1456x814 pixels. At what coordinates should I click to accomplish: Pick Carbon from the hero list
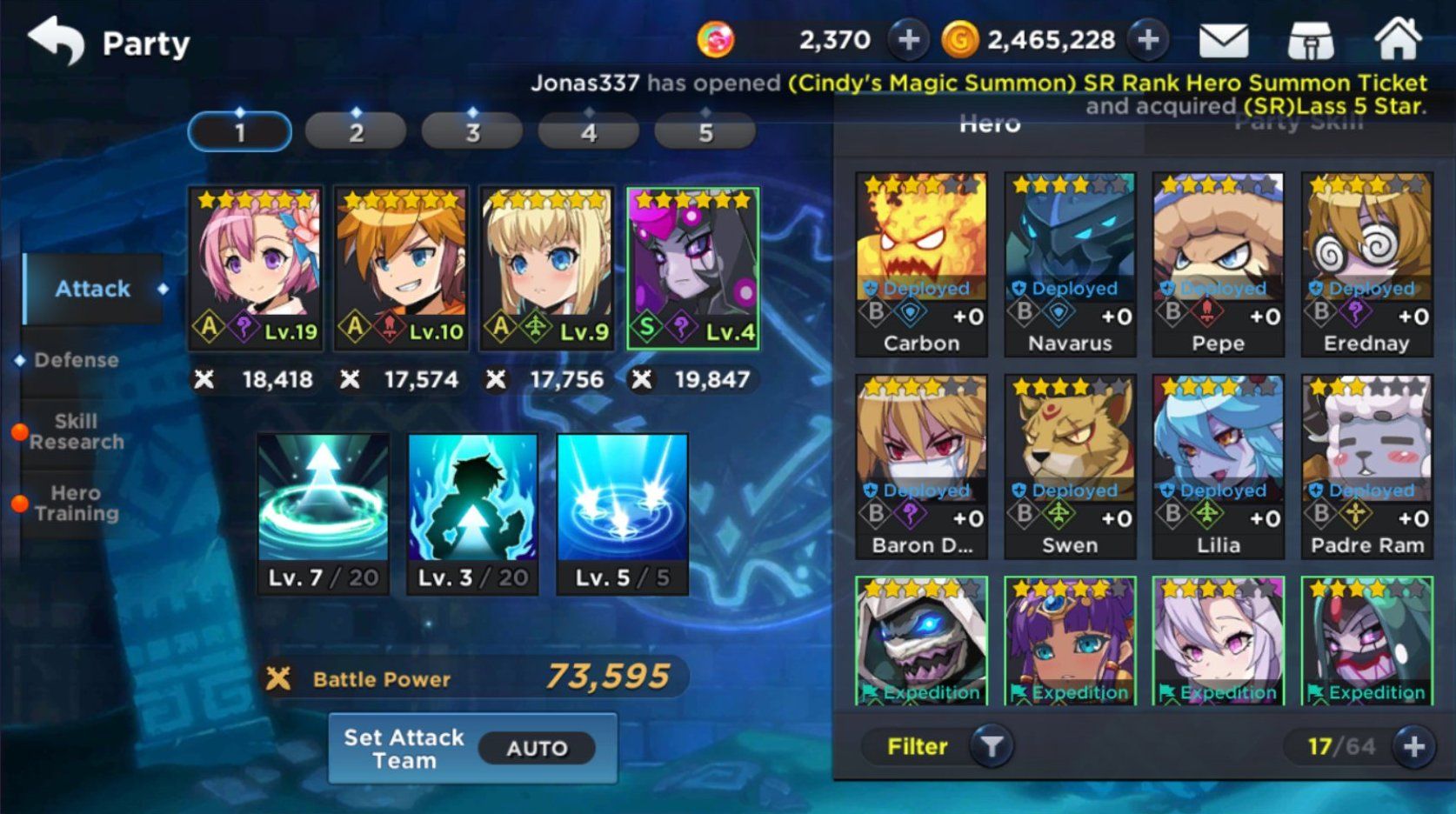922,264
